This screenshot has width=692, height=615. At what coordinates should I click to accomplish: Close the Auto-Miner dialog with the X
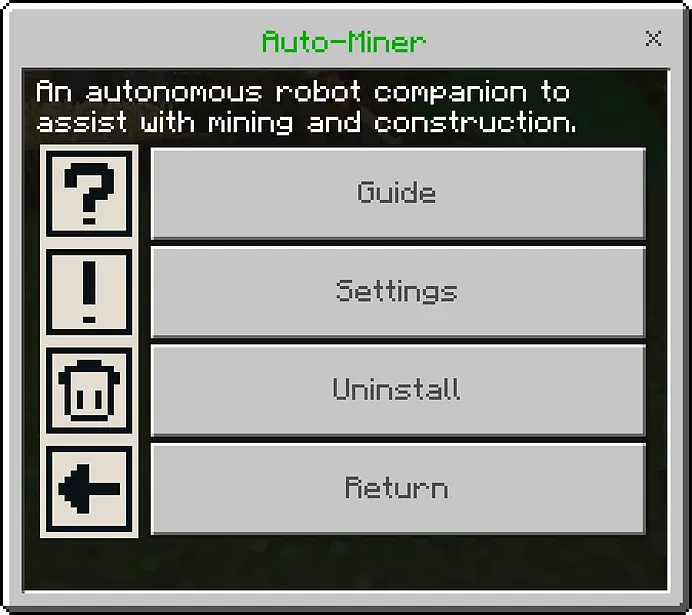coord(654,39)
